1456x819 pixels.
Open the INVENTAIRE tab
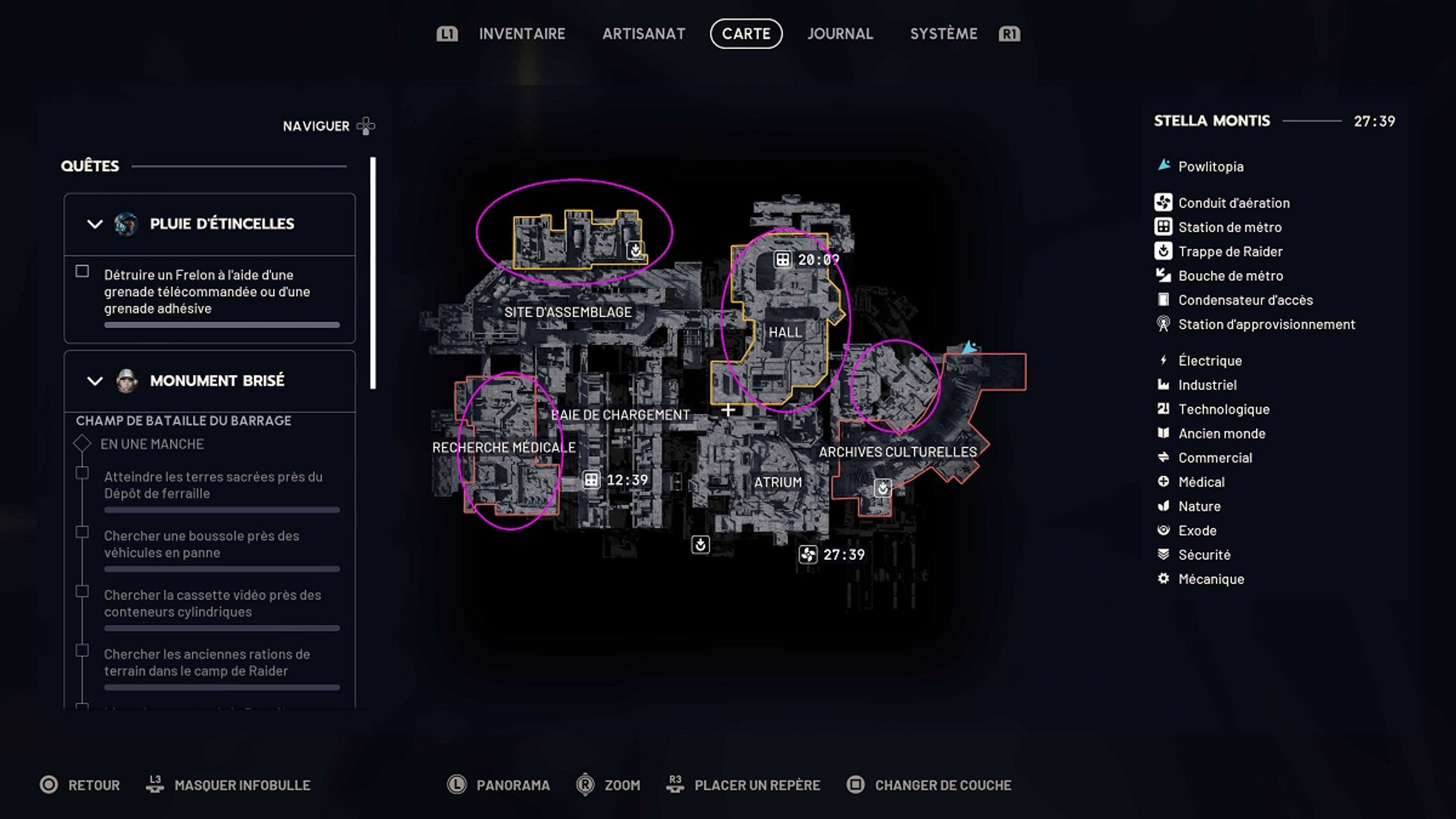pyautogui.click(x=521, y=34)
